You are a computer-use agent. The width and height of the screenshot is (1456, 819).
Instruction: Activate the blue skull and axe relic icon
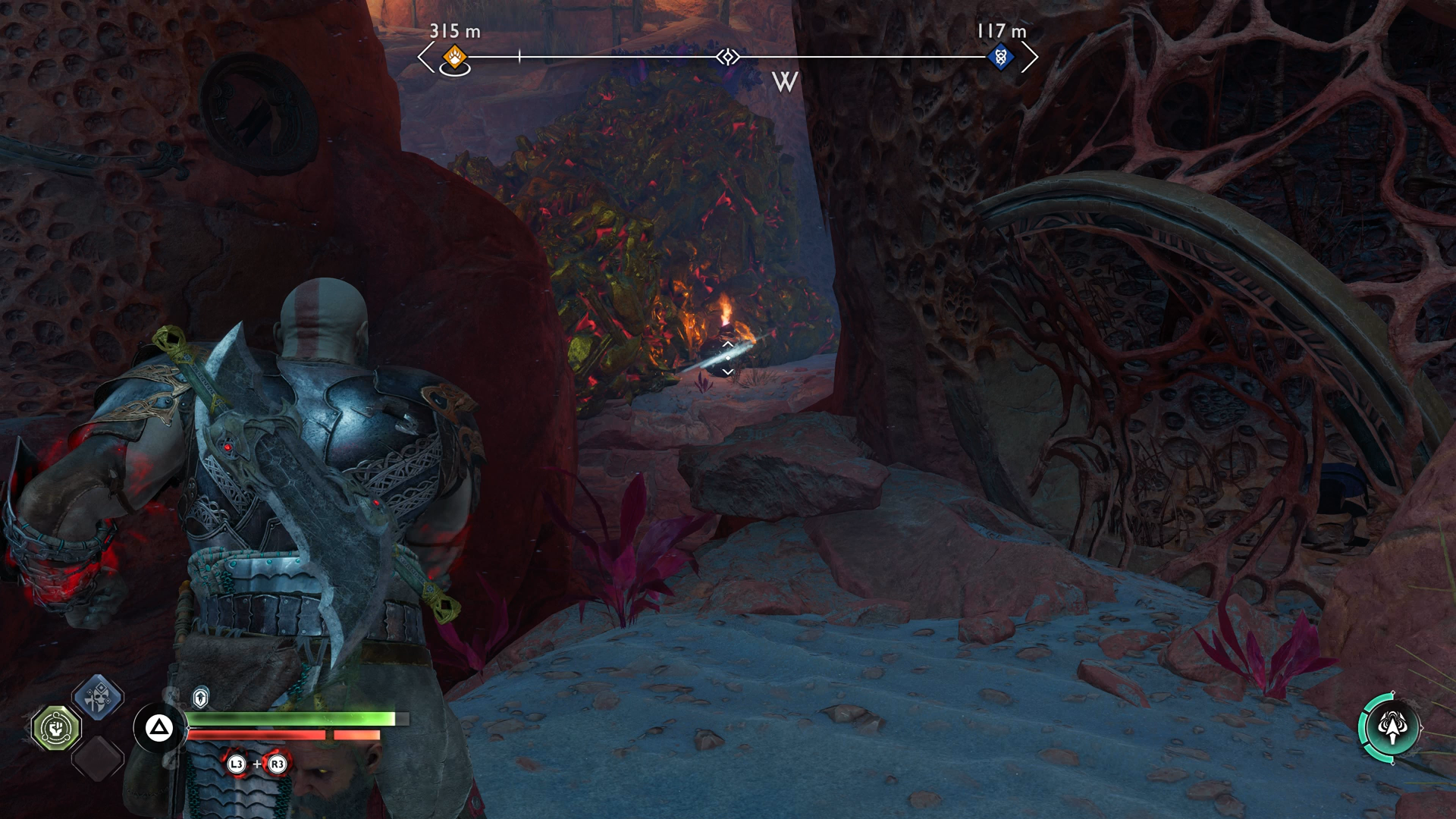[x=99, y=697]
